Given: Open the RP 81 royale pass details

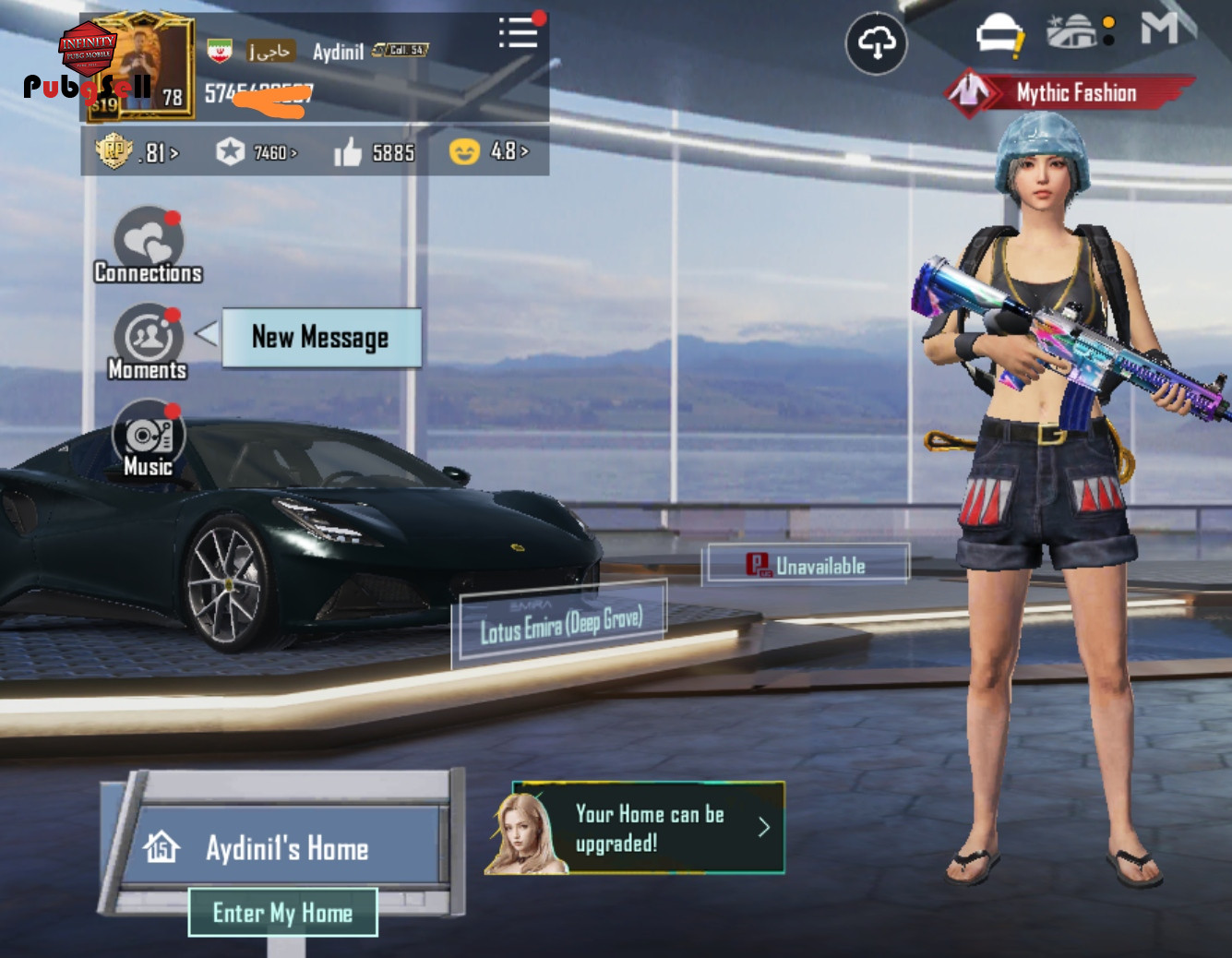Looking at the screenshot, I should 137,151.
